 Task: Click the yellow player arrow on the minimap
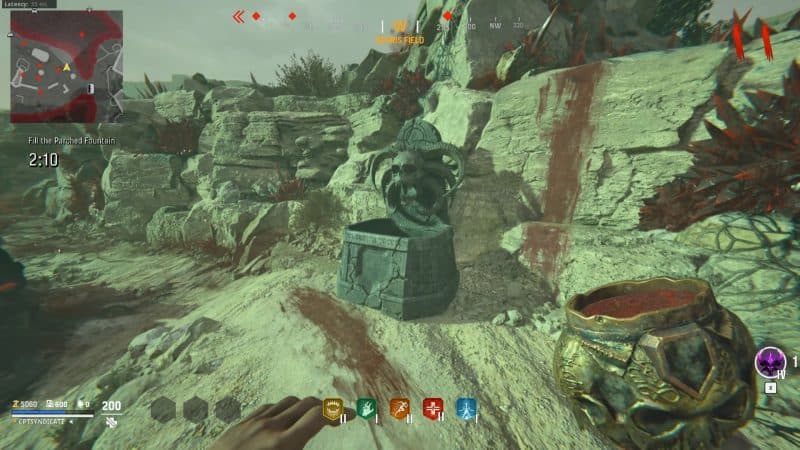coord(67,67)
